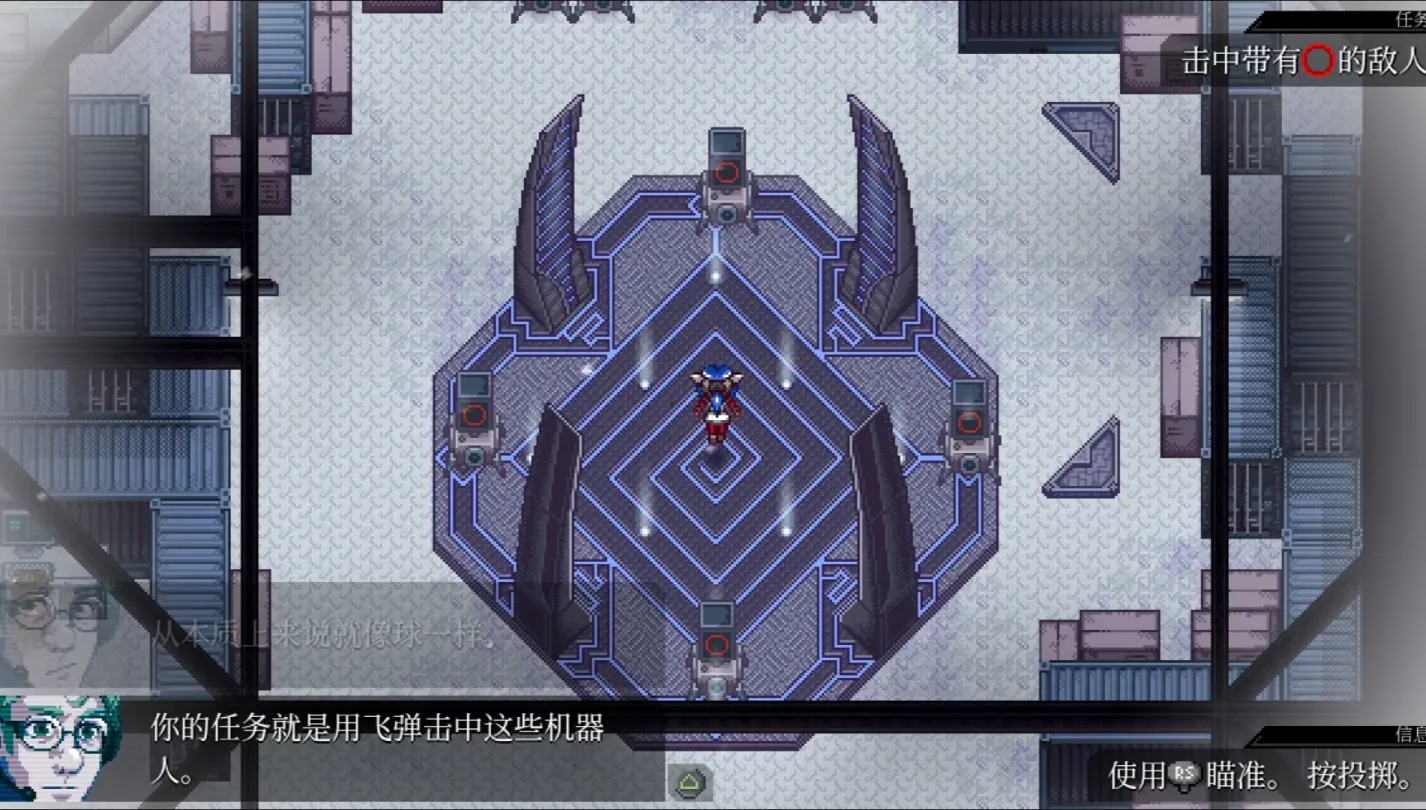Click the red circle marker on the top robot

[x=726, y=170]
